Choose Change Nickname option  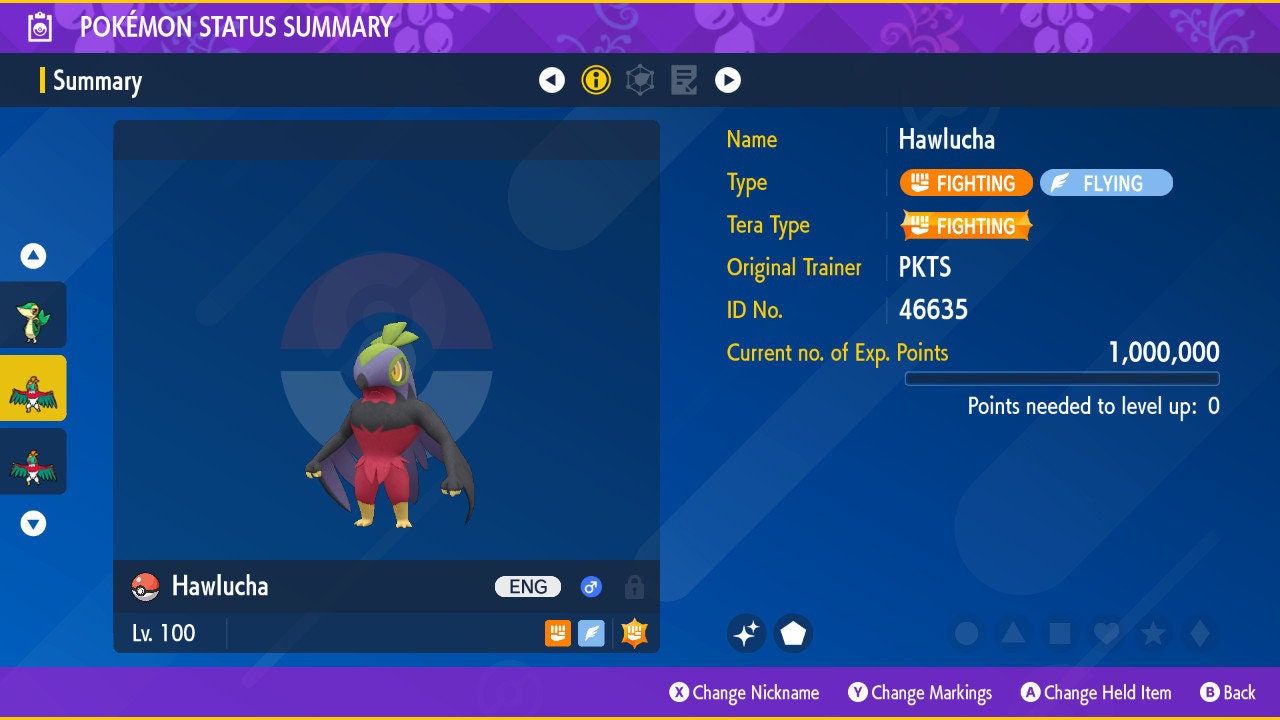745,692
